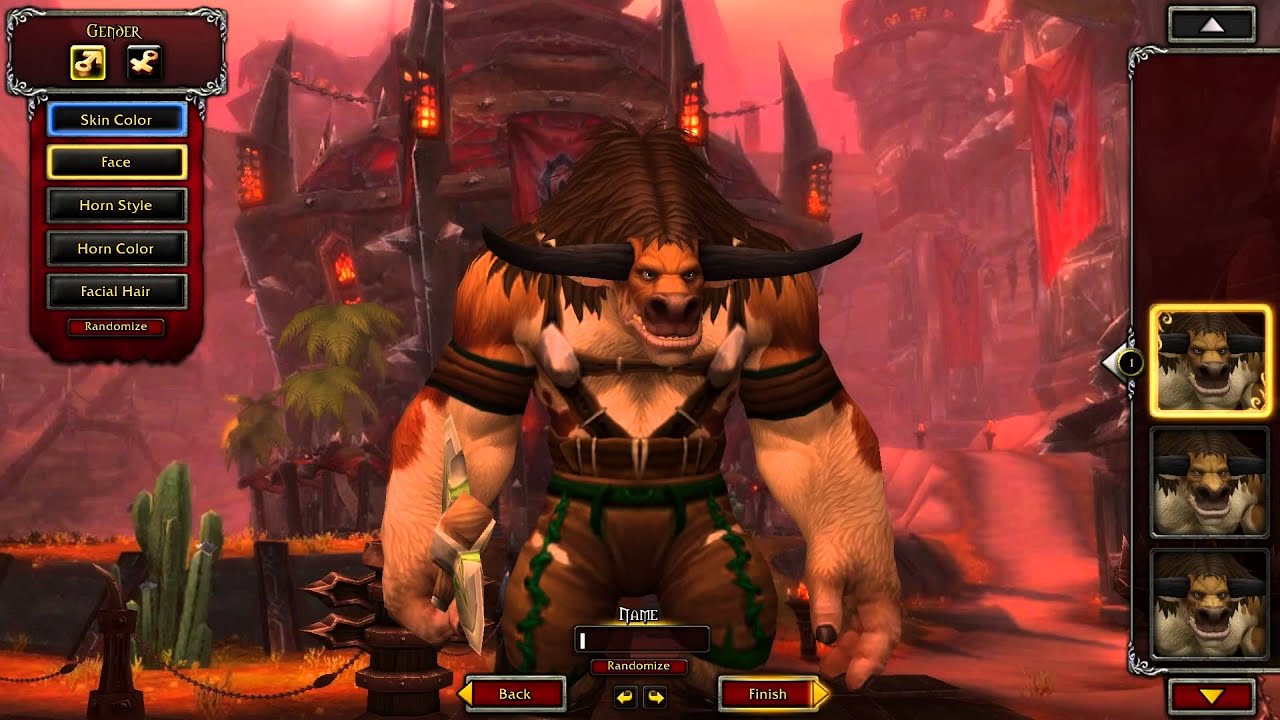Viewport: 1280px width, 720px height.
Task: Rotate the character right
Action: (x=655, y=697)
